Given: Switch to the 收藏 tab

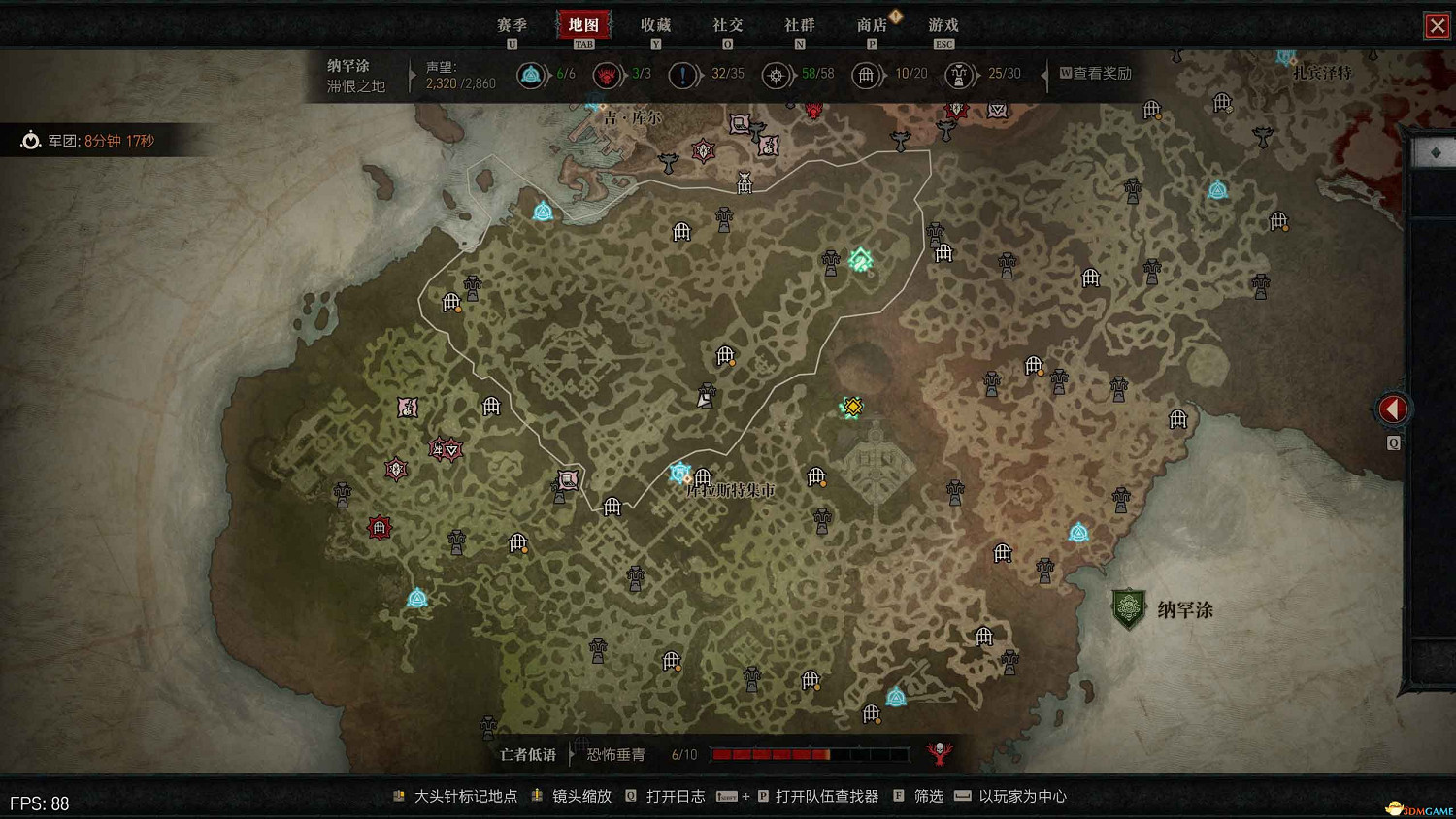Looking at the screenshot, I should pyautogui.click(x=656, y=25).
